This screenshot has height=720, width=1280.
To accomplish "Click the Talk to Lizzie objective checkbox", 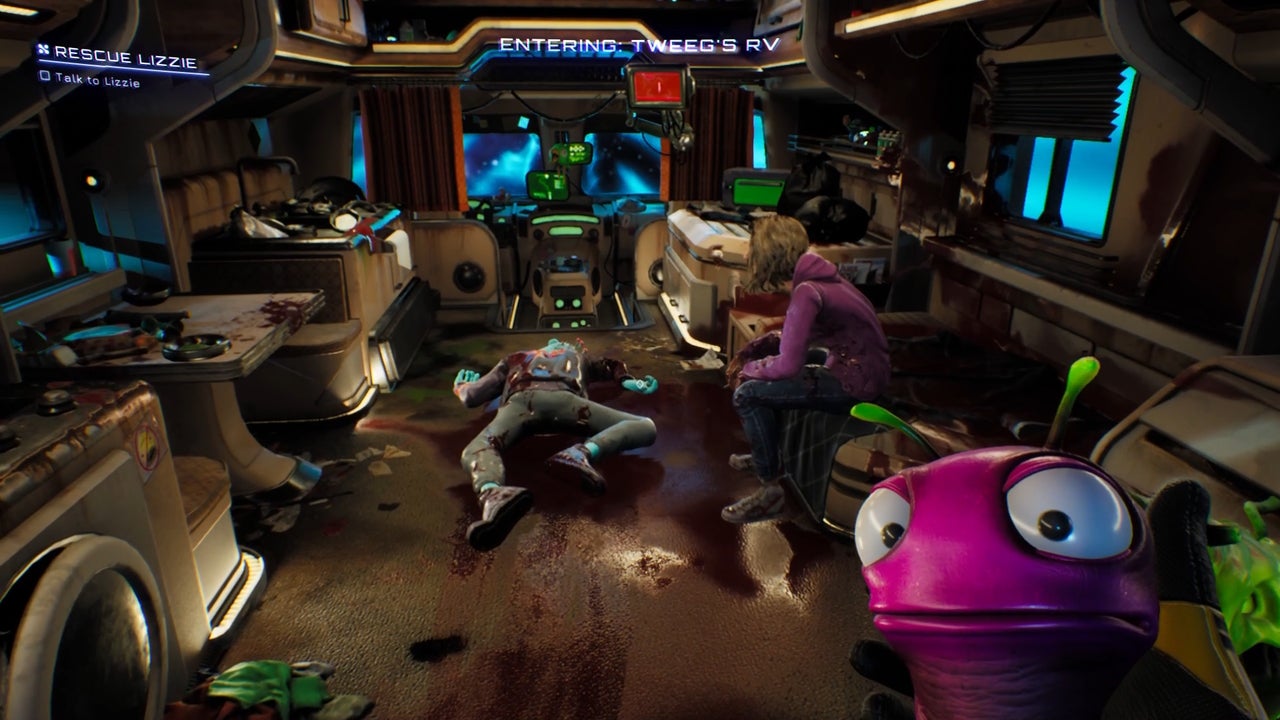I will tap(44, 77).
